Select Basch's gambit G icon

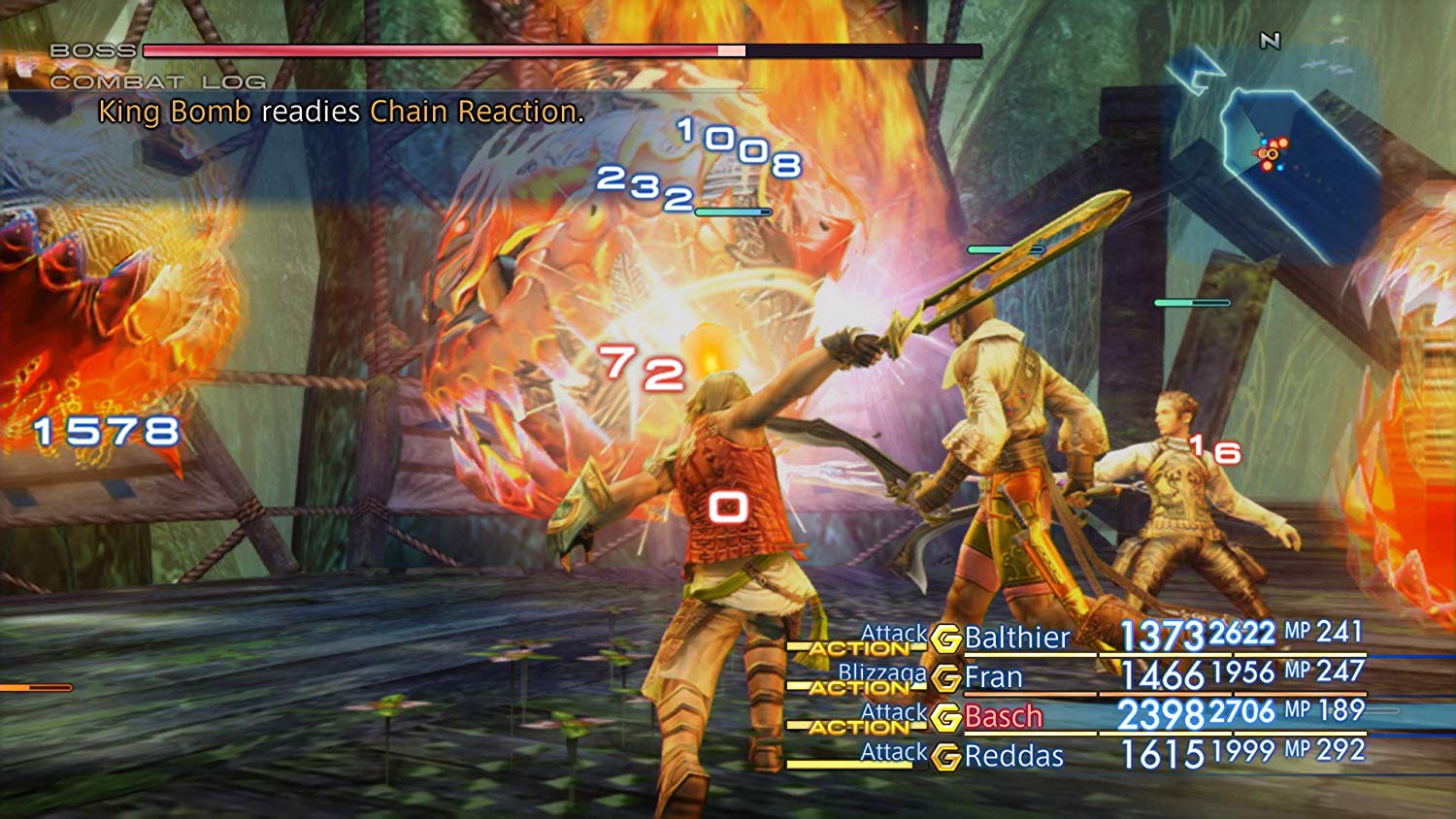click(945, 717)
